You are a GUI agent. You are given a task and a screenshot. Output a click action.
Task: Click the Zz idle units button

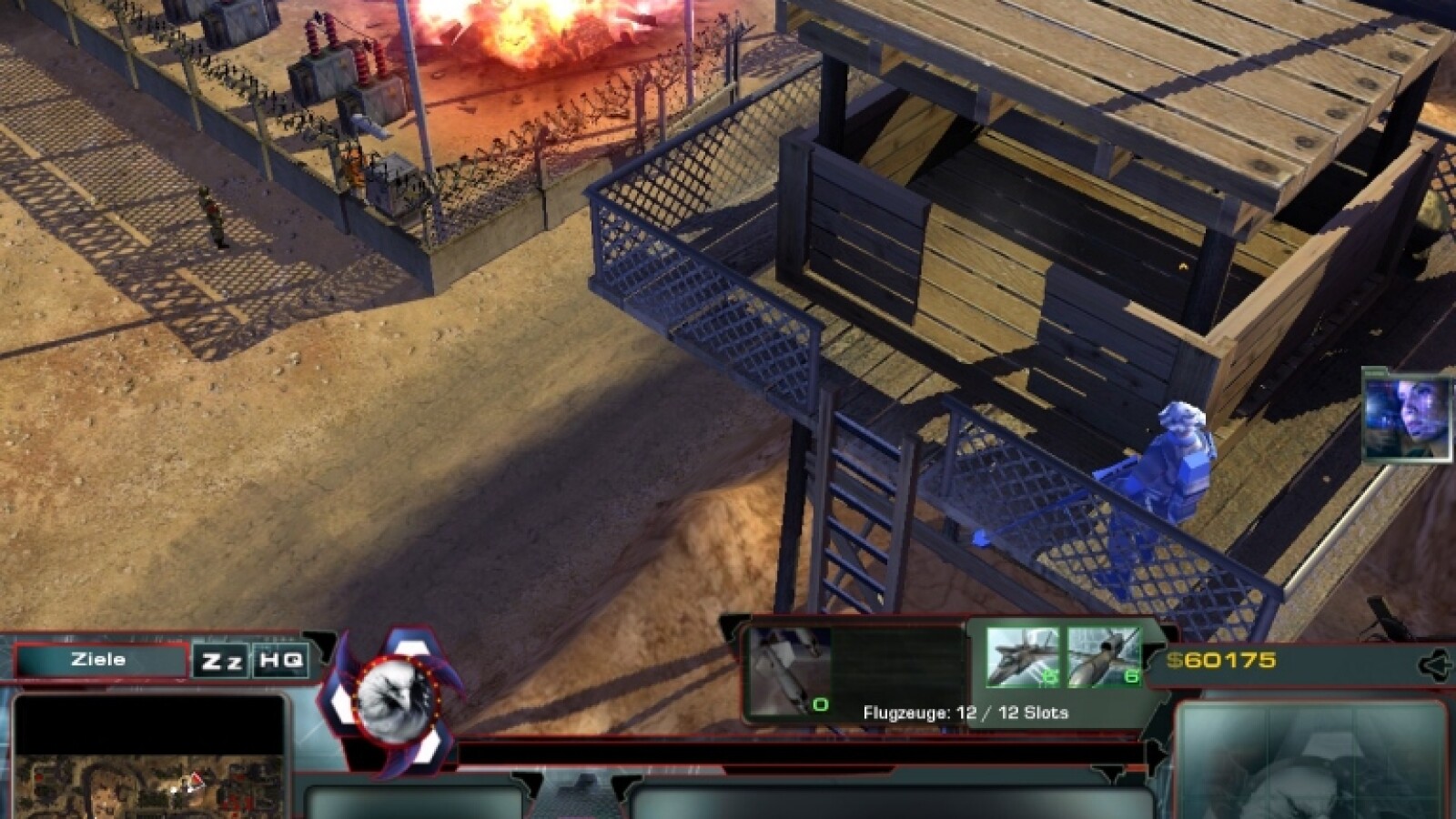(x=221, y=662)
